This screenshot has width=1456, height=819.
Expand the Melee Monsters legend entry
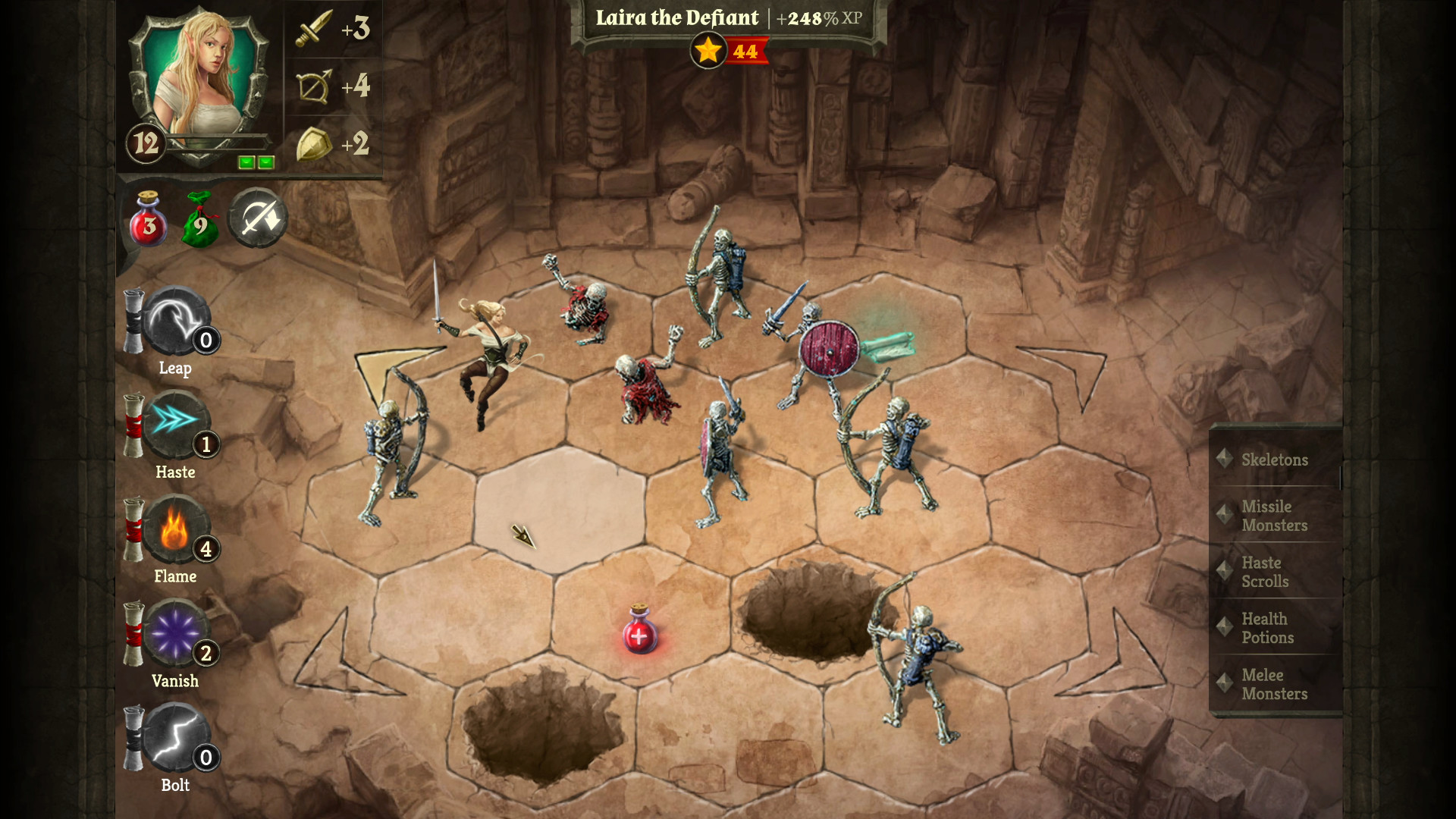pos(1276,685)
